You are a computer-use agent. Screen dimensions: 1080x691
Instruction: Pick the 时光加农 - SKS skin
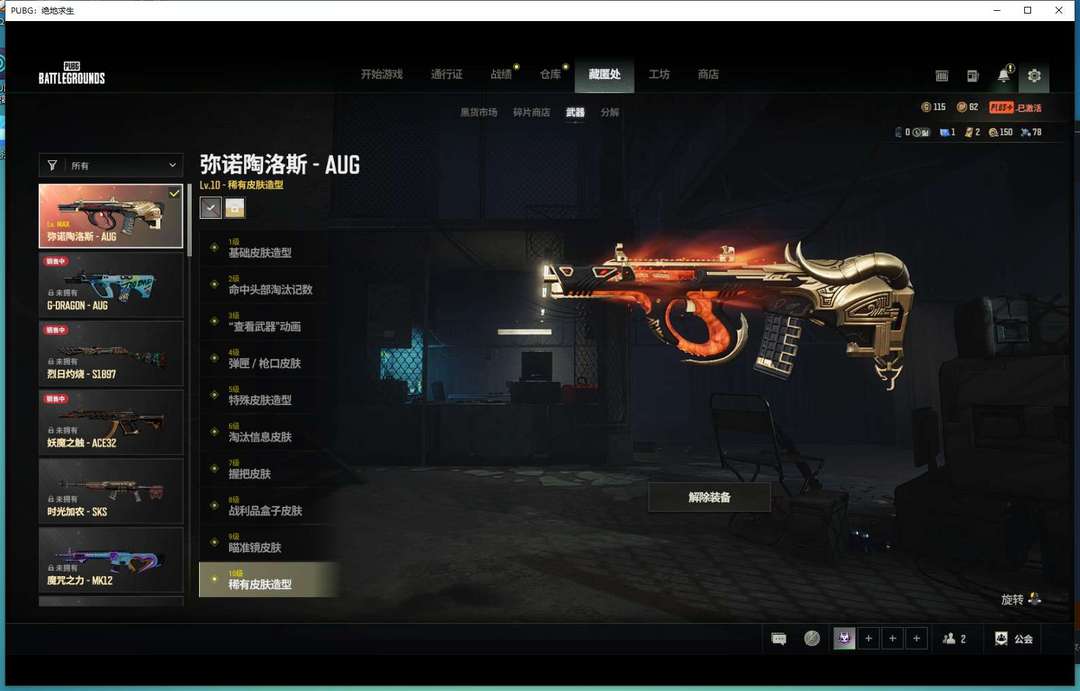(111, 492)
